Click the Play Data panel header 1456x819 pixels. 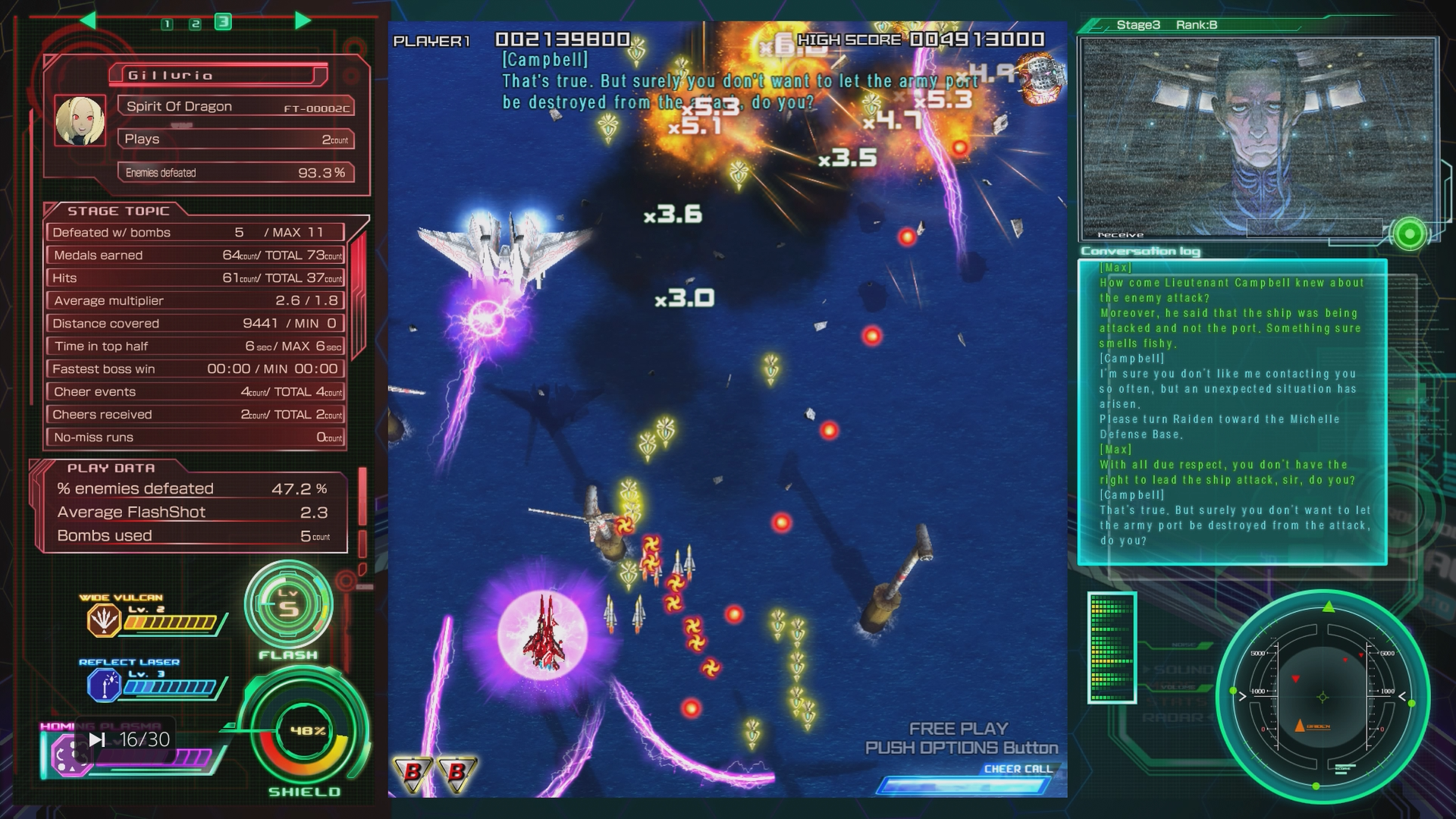[x=111, y=468]
